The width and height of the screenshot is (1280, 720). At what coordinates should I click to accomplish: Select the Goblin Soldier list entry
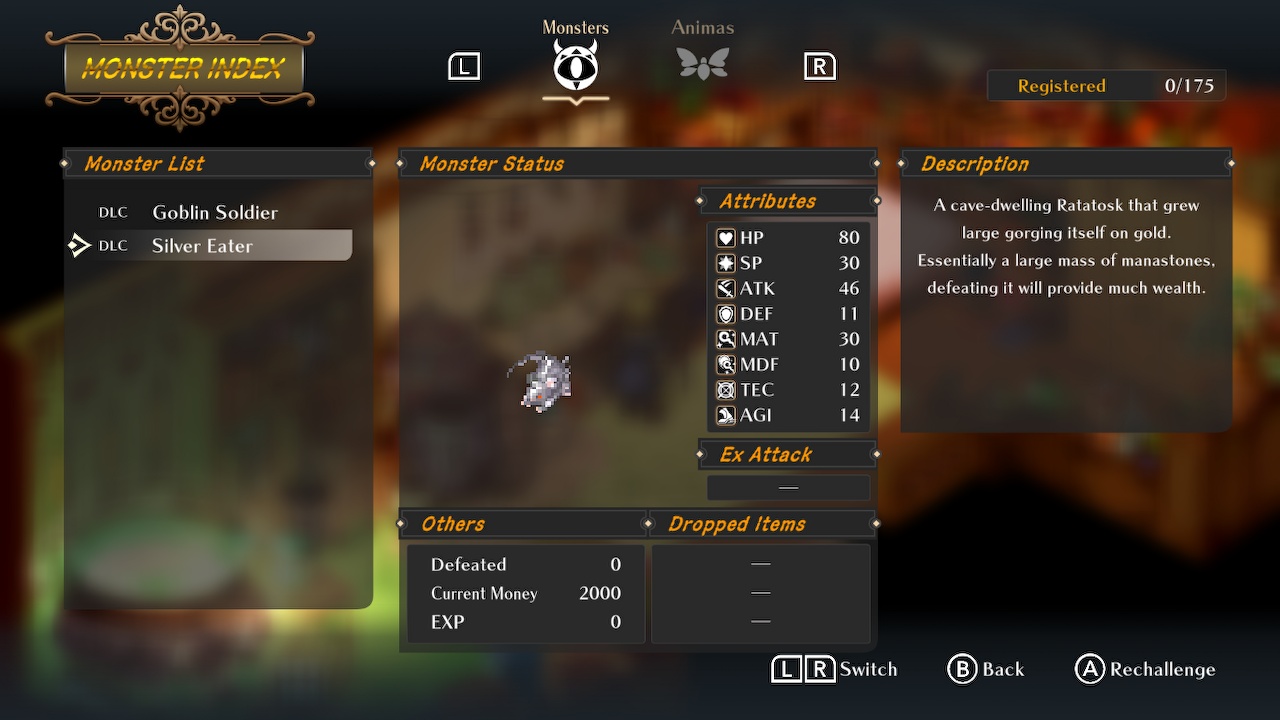point(214,212)
